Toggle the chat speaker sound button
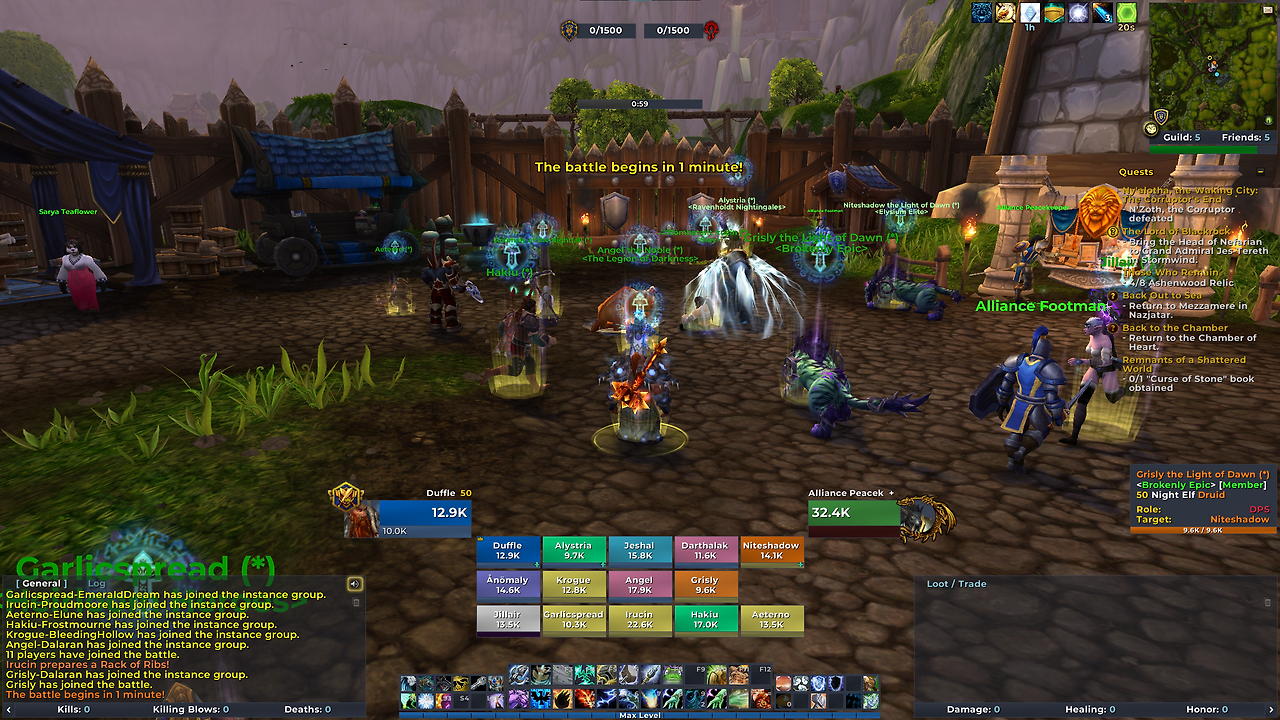The image size is (1280, 720). [x=354, y=583]
